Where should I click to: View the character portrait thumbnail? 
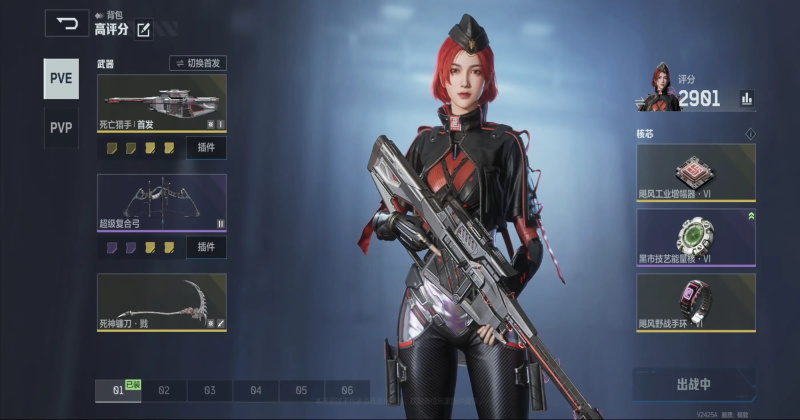658,88
